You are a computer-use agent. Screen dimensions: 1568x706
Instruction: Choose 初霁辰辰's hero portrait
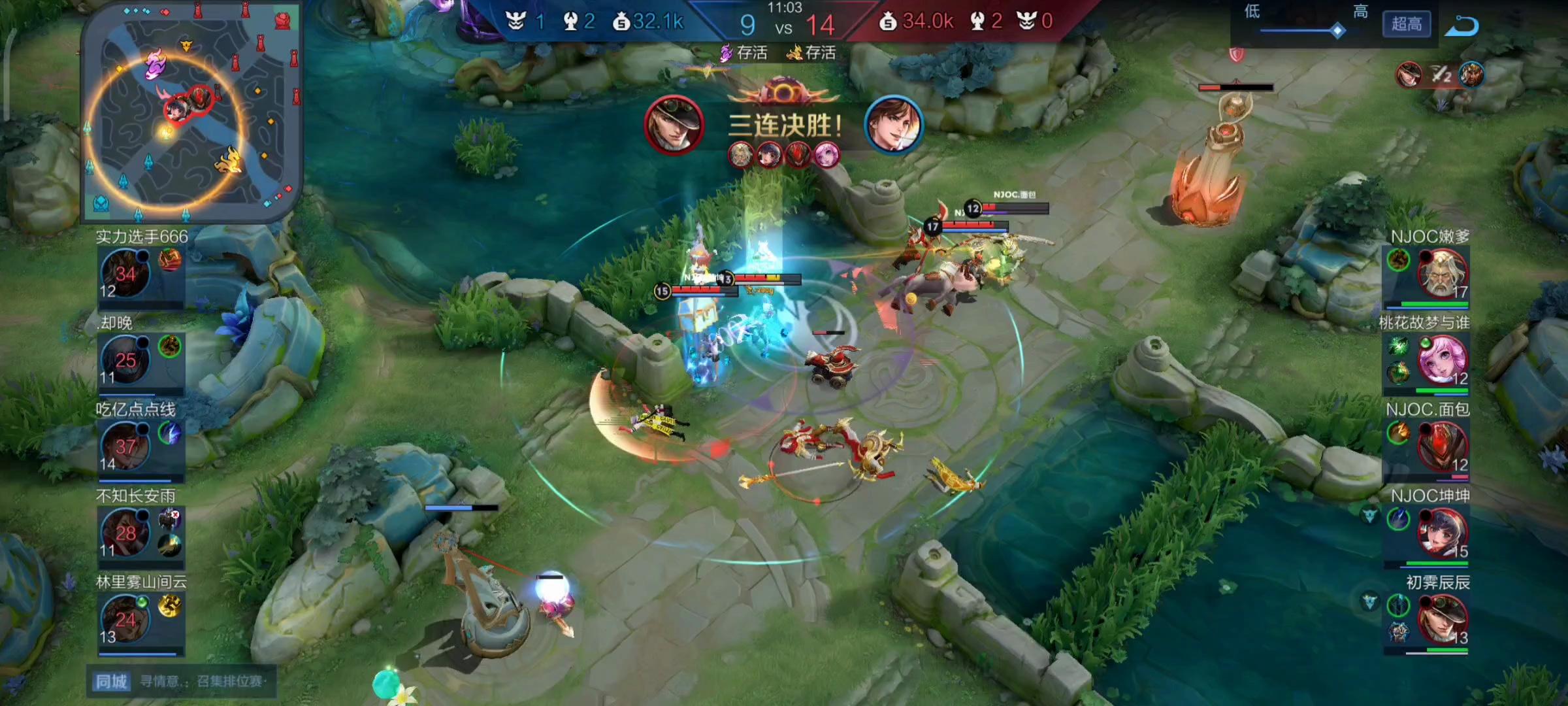[1441, 620]
